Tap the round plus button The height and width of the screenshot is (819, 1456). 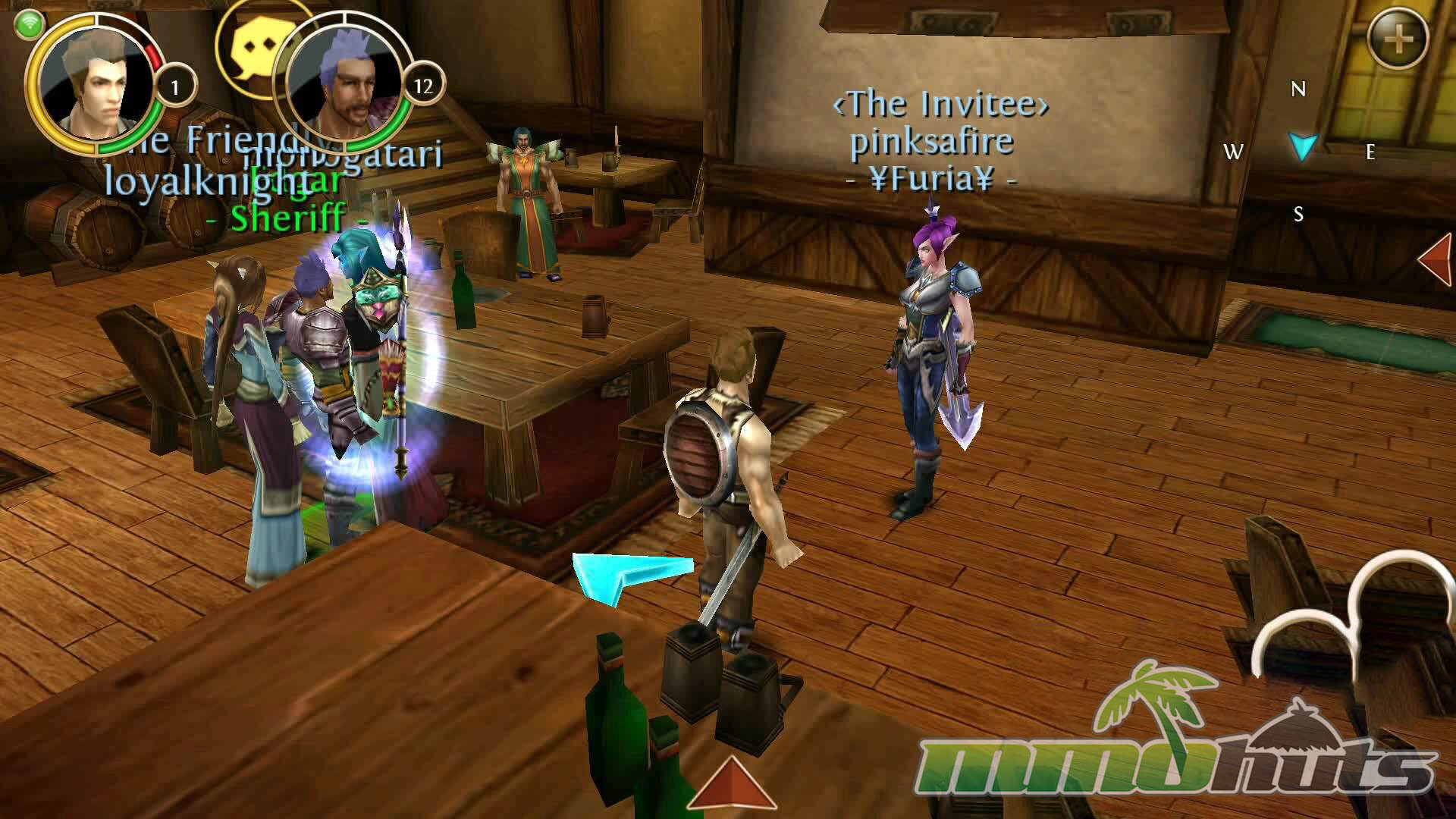(1398, 38)
